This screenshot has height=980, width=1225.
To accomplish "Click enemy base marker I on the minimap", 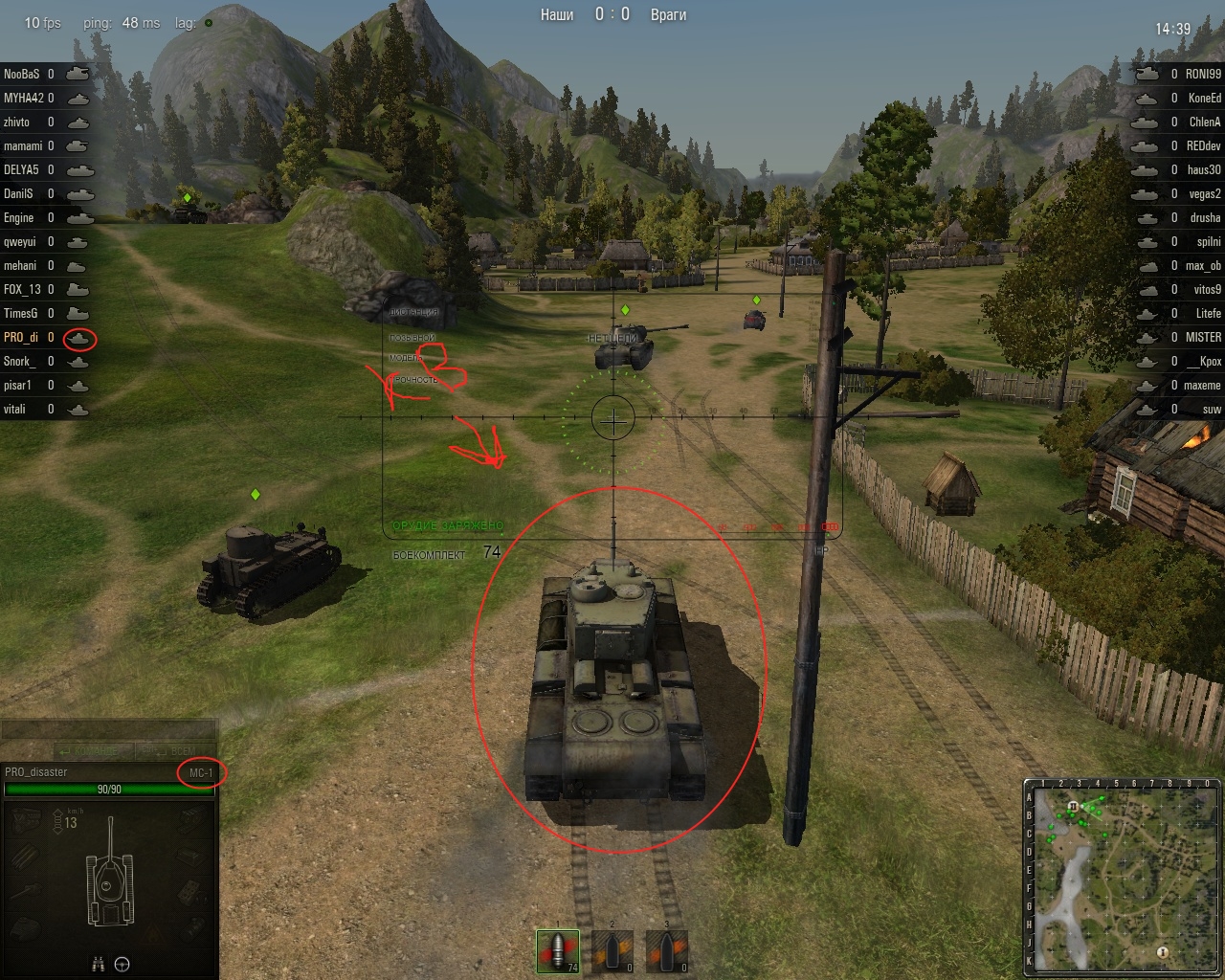I will 1163,951.
